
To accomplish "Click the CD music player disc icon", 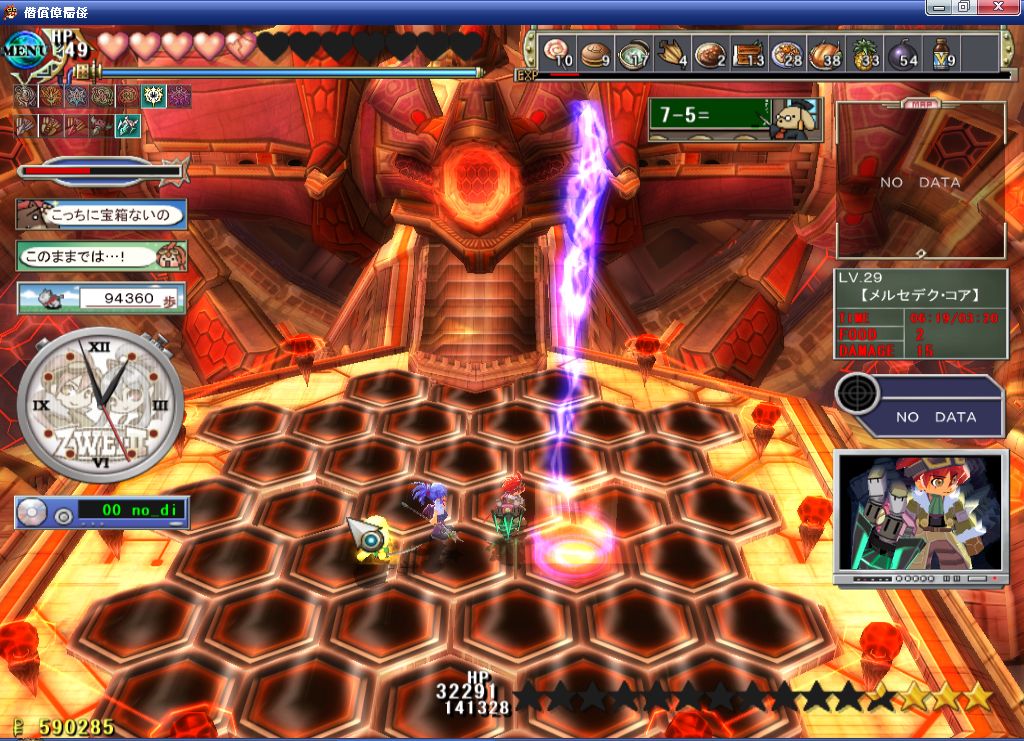I will (35, 512).
